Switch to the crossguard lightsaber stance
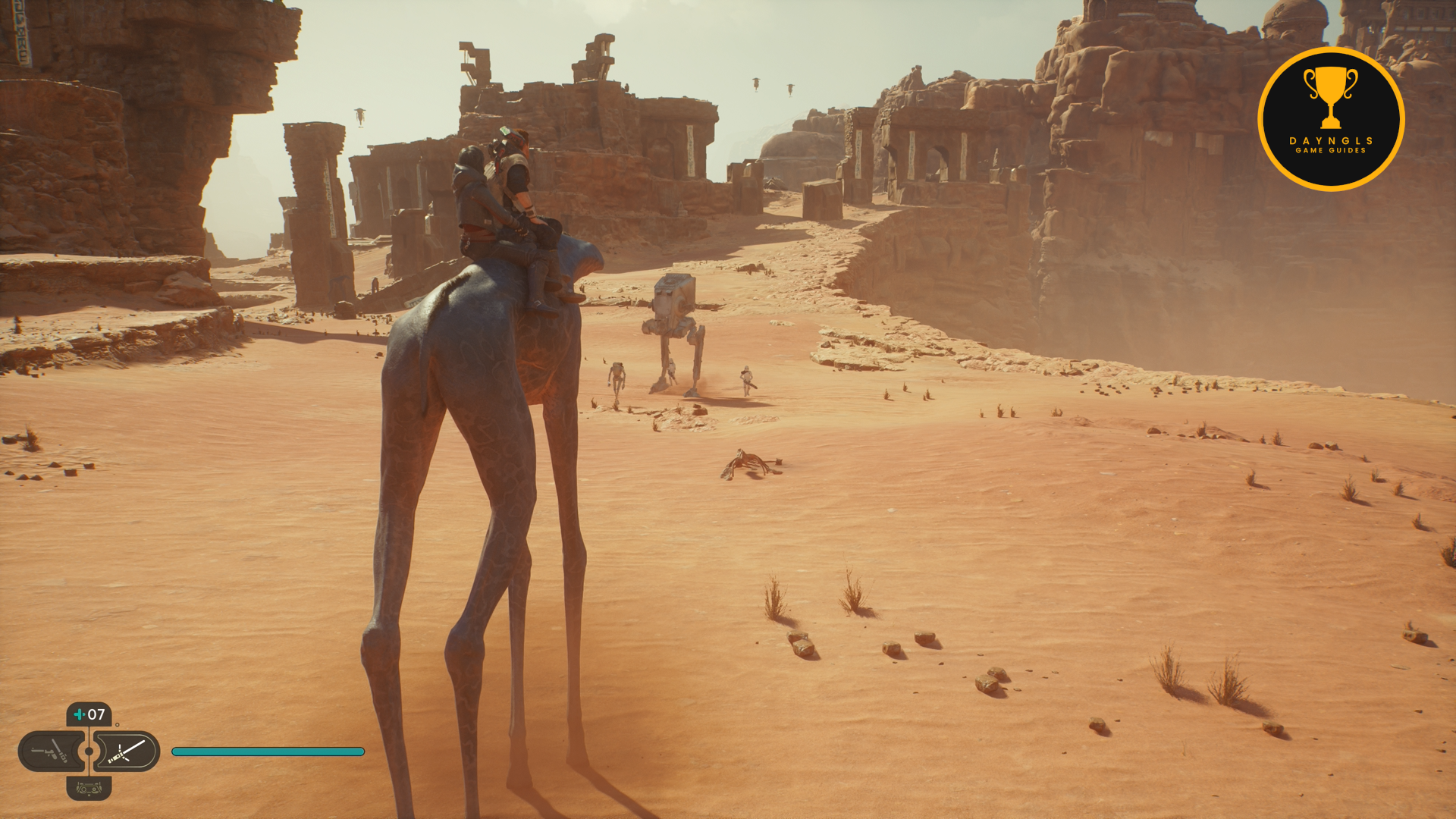This screenshot has width=1456, height=819. pyautogui.click(x=127, y=752)
